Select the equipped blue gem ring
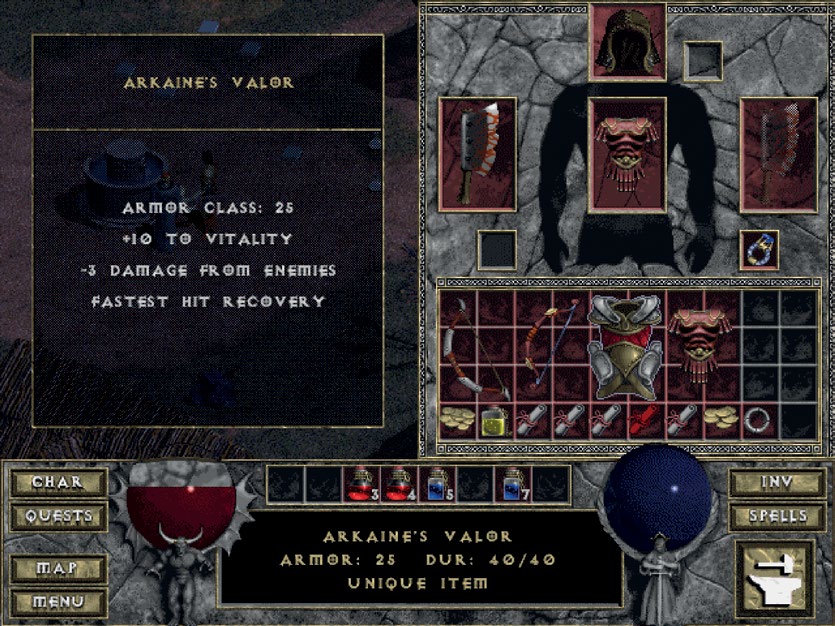This screenshot has width=835, height=626. click(x=760, y=250)
